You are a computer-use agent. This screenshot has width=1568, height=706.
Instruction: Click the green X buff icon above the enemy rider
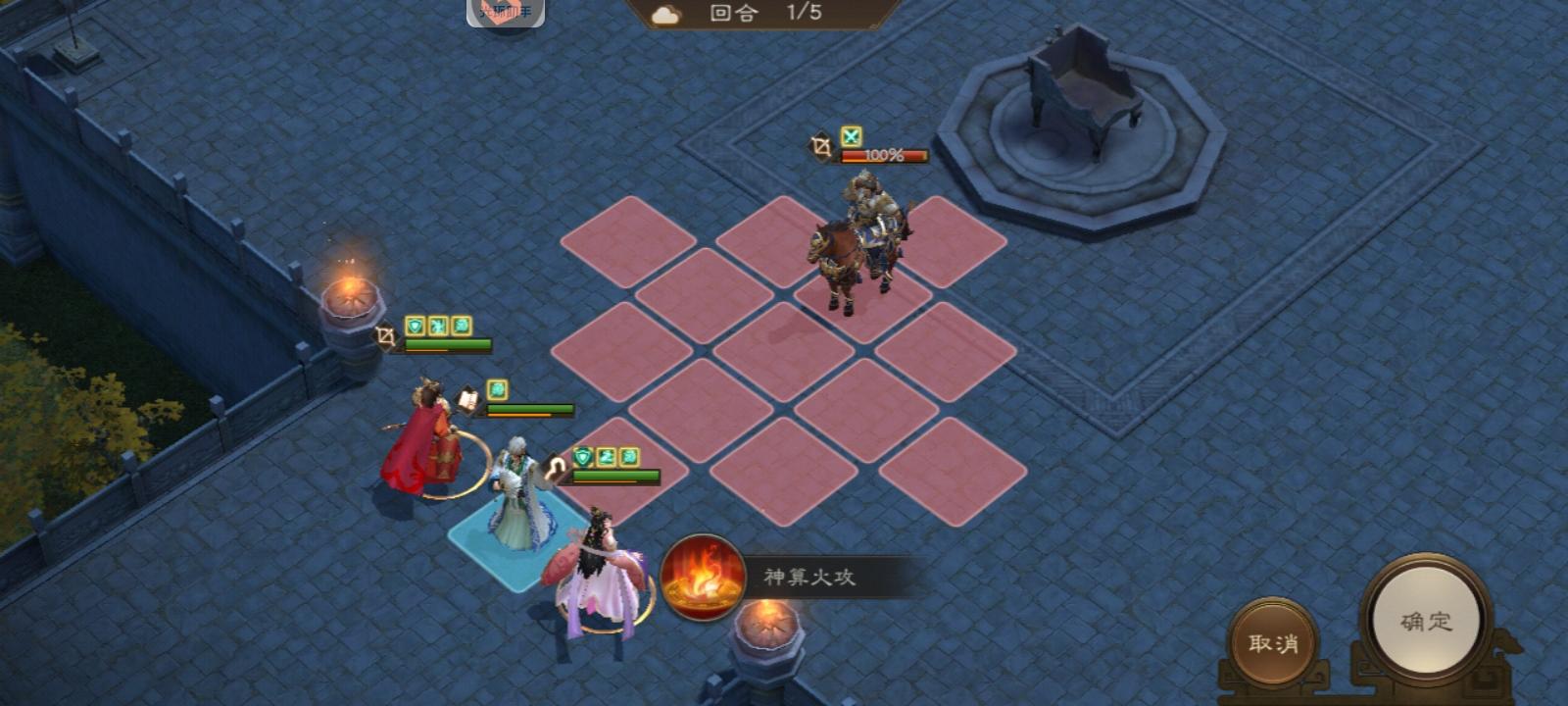pos(852,135)
